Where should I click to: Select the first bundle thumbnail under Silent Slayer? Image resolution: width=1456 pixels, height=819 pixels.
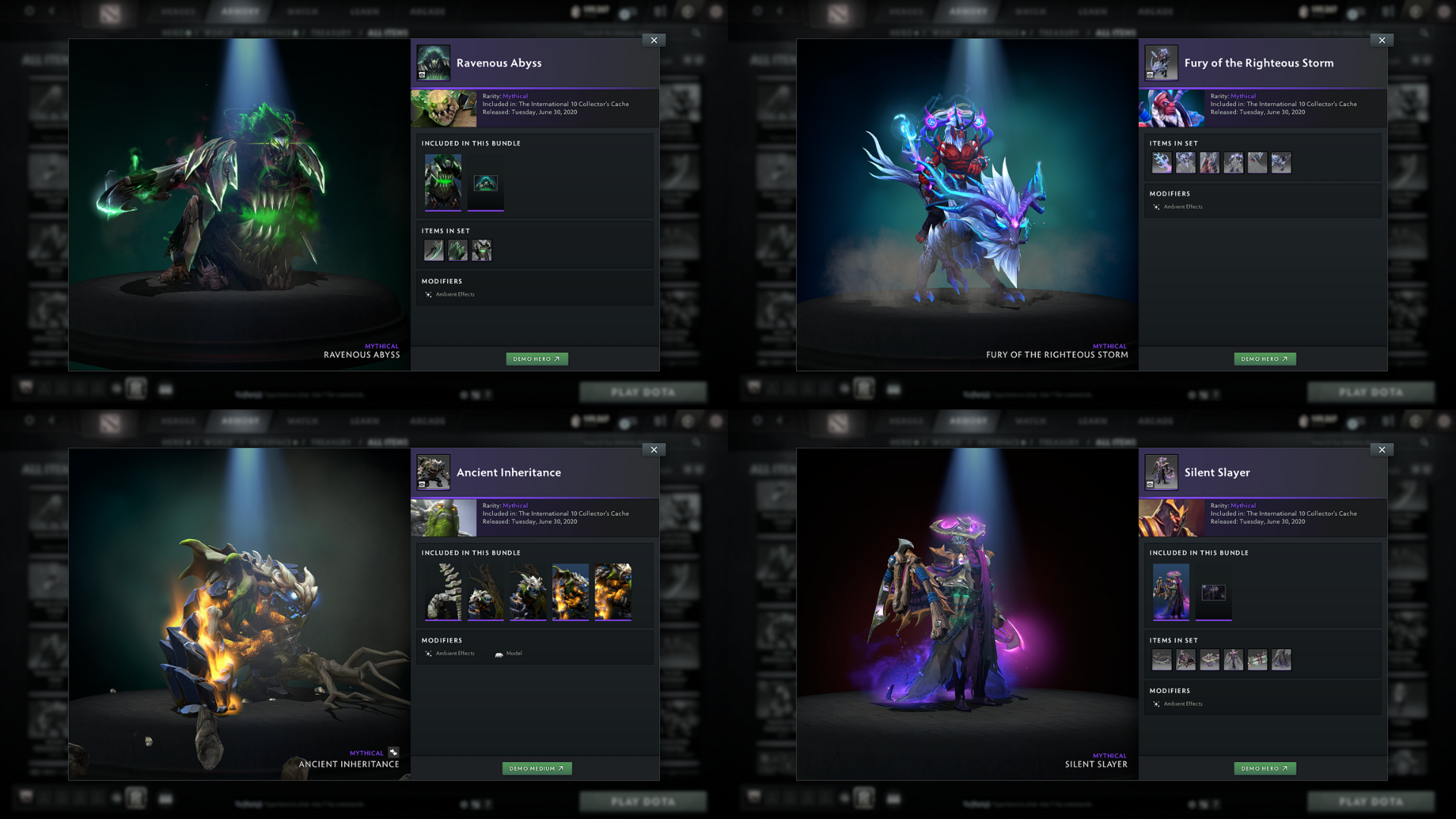1171,592
